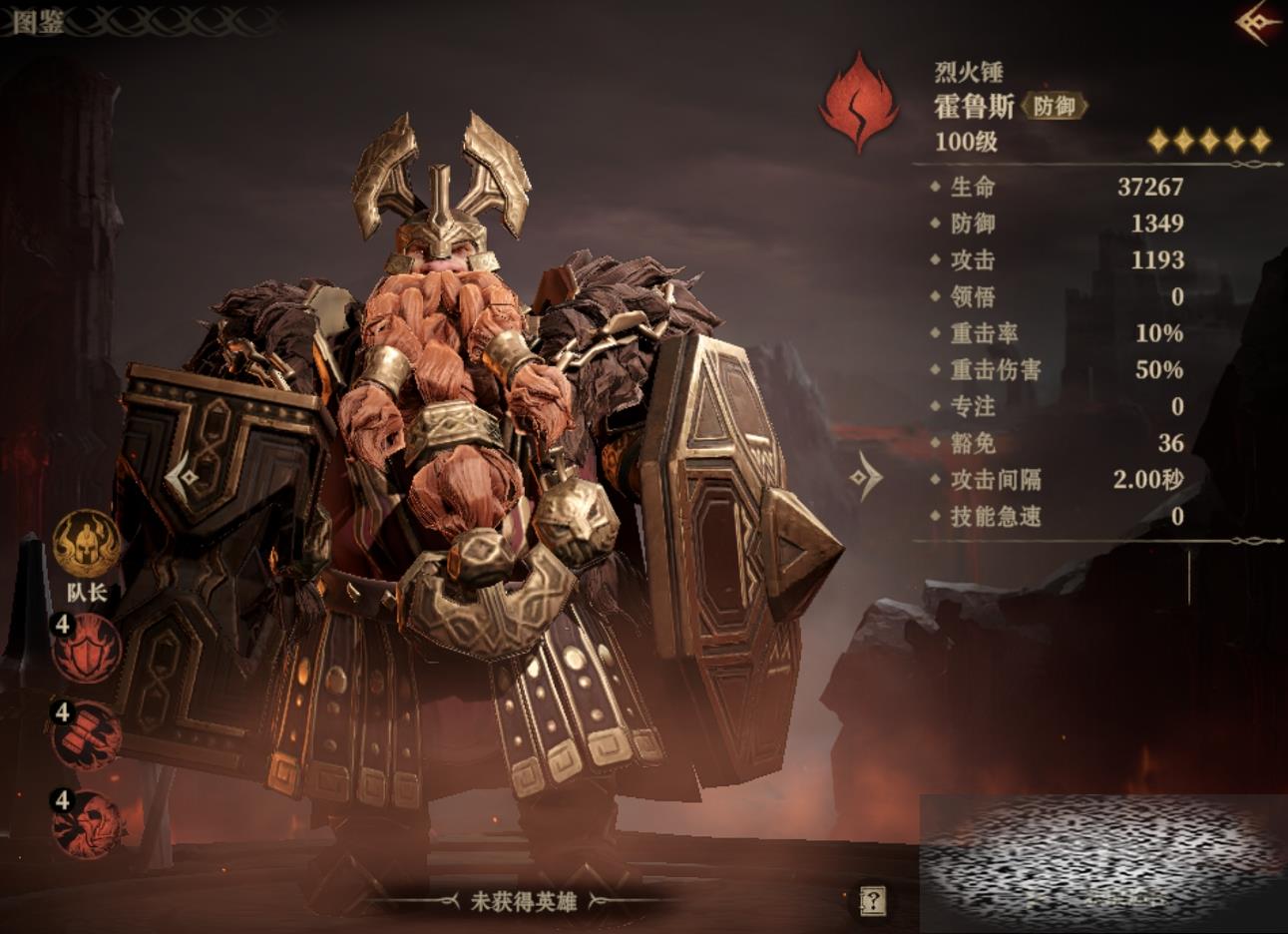
Task: Select the flaming shield skill icon
Action: pos(89,649)
